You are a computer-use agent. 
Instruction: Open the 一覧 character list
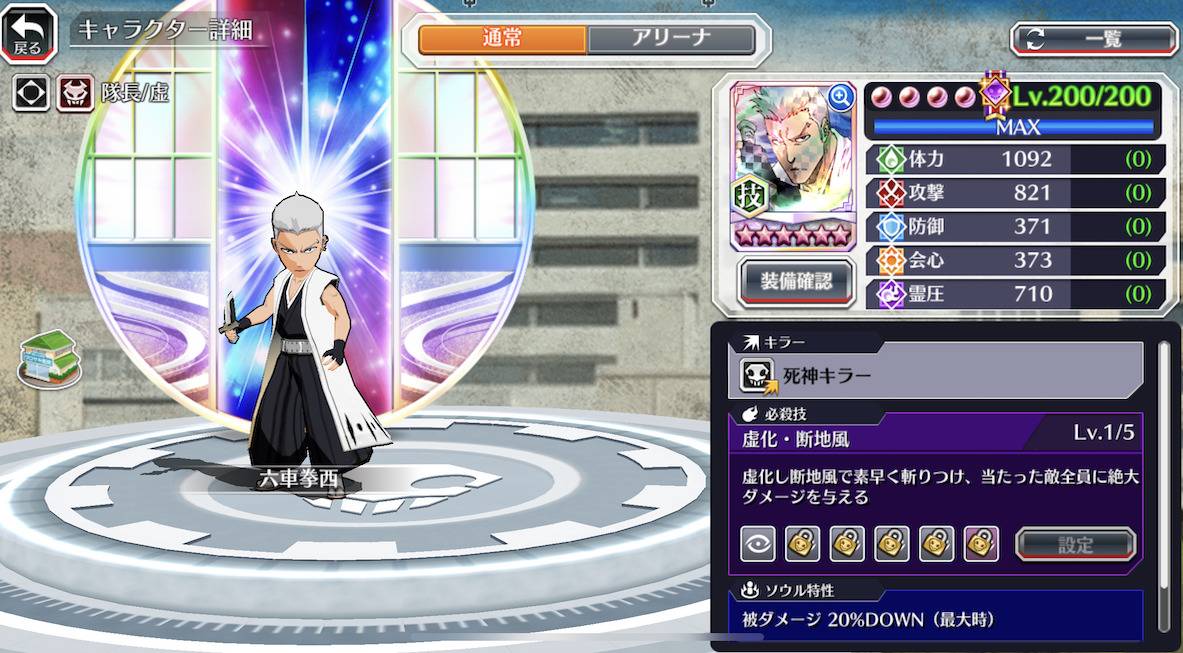click(x=1094, y=39)
